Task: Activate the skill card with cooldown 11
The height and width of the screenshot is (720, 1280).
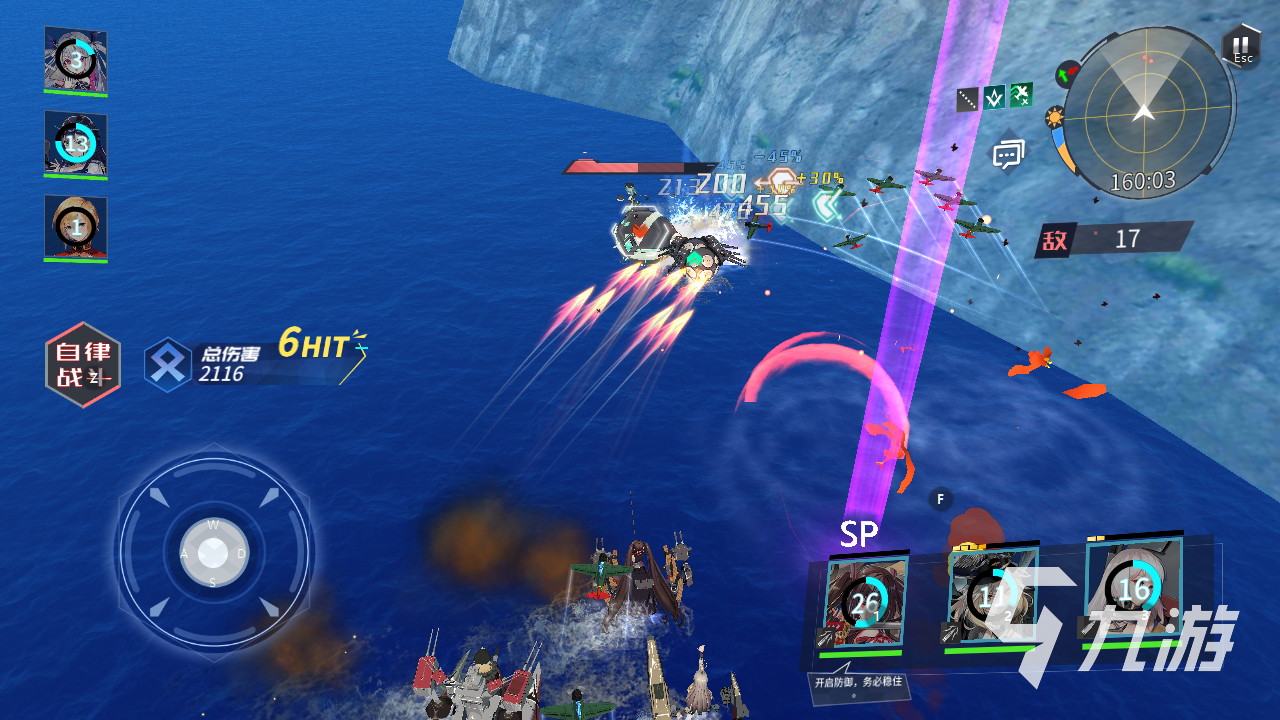Action: (990, 598)
